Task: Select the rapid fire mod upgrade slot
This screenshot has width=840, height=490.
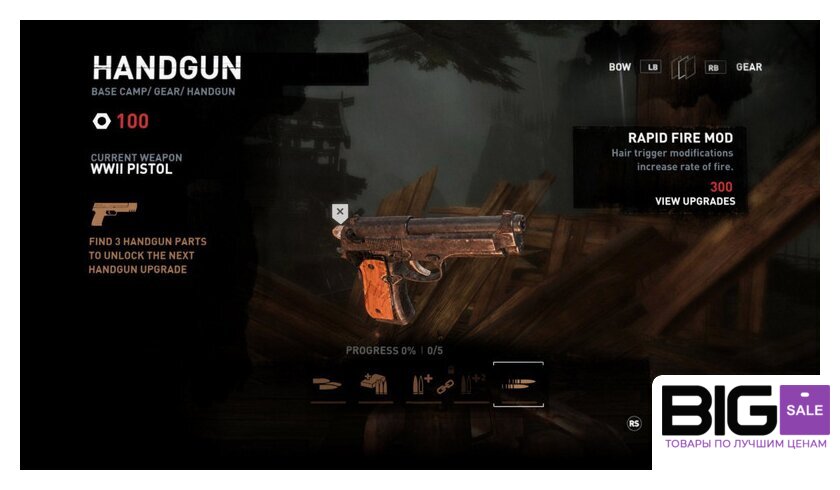Action: (518, 384)
